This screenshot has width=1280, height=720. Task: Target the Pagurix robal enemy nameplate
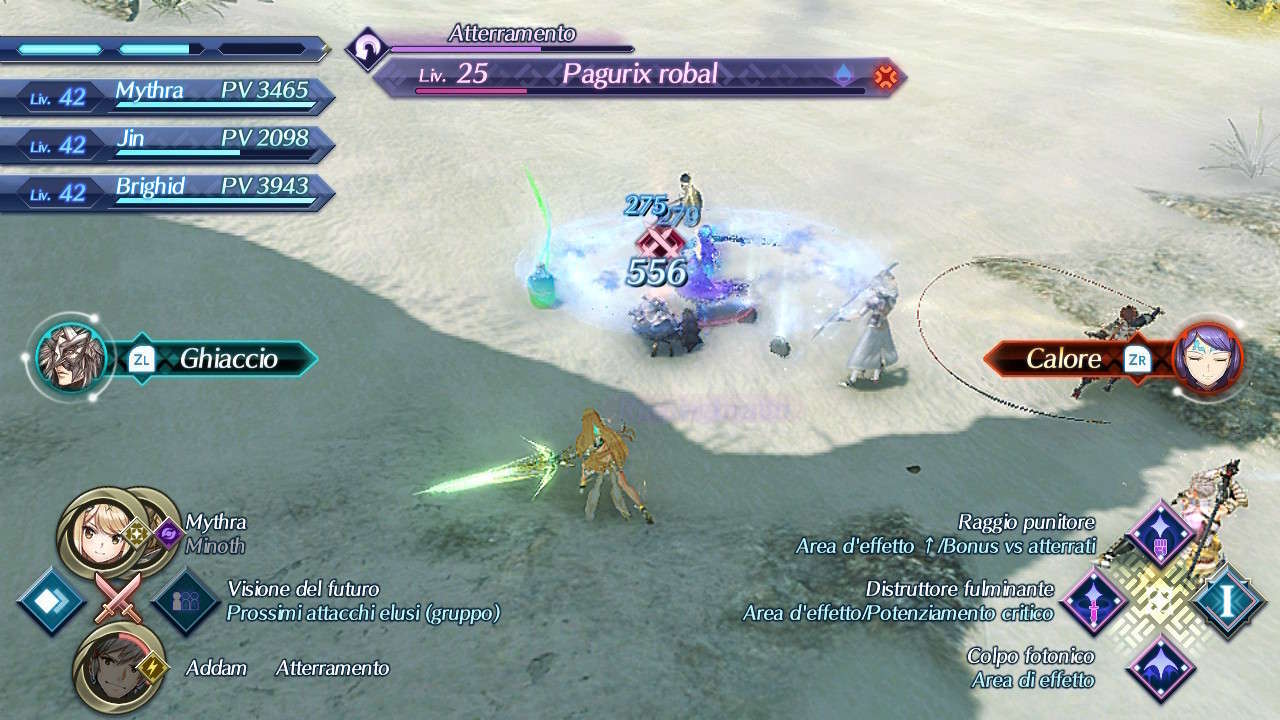tap(640, 76)
